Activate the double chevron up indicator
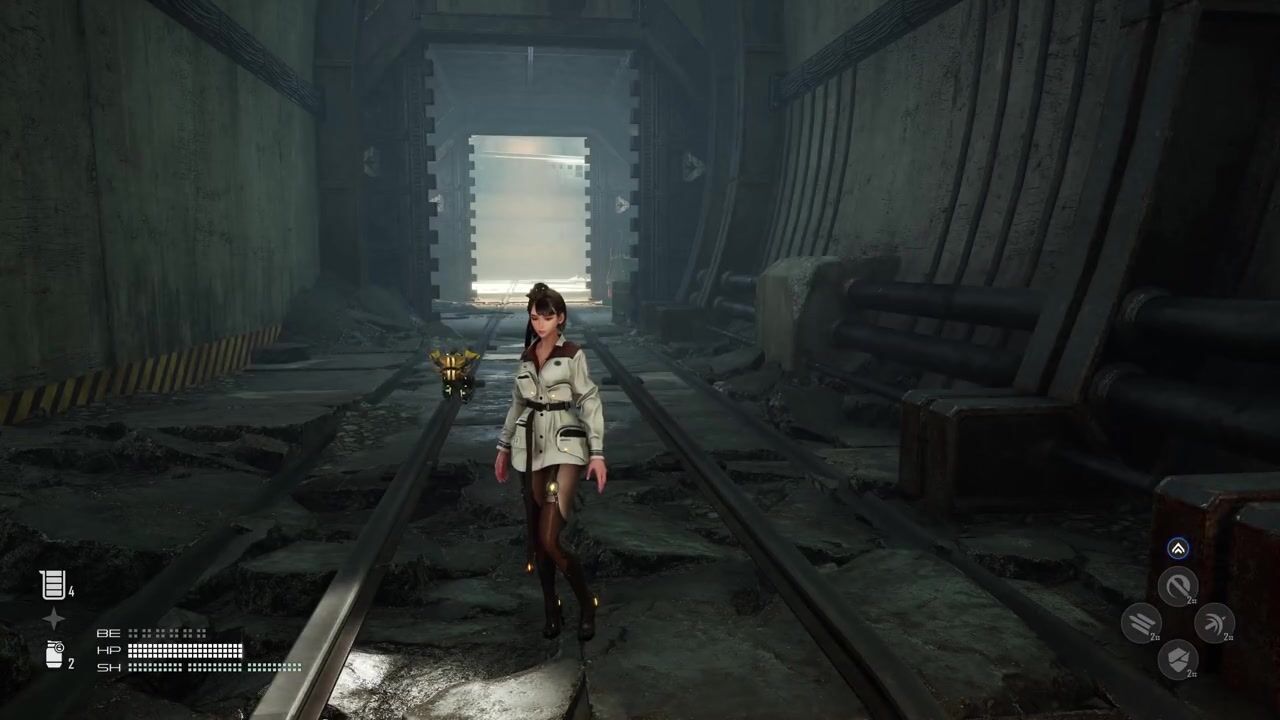Screen dimensions: 1280x720 (1178, 548)
